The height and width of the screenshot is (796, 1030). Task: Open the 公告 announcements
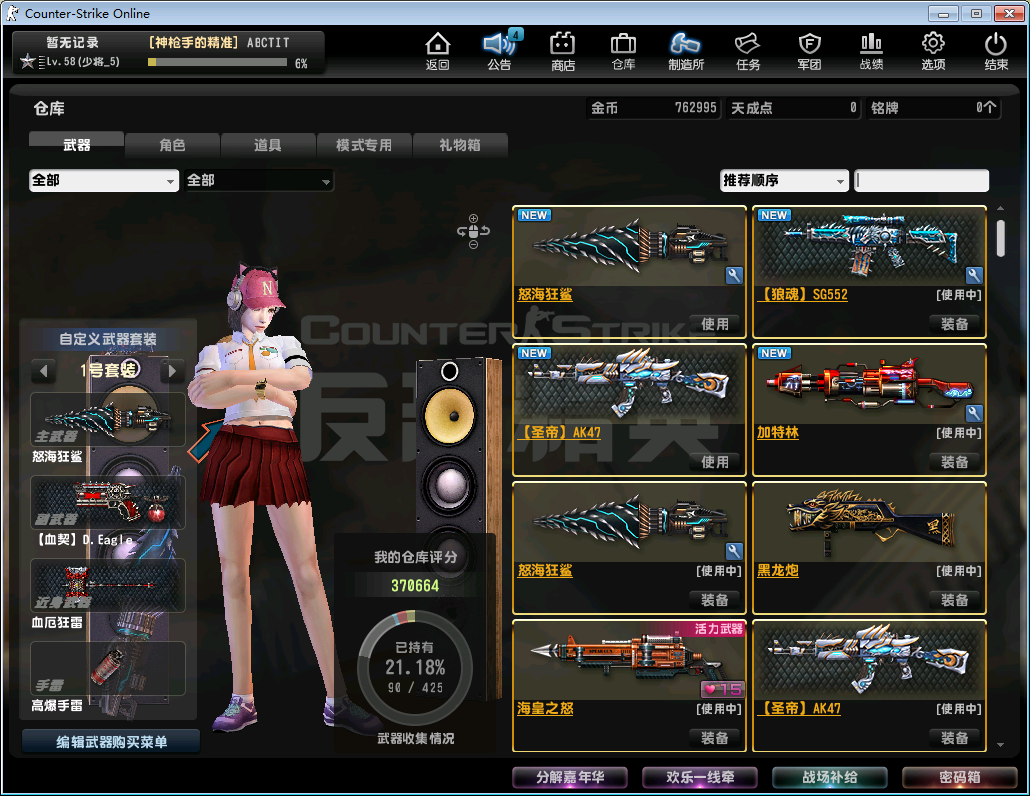tap(499, 51)
